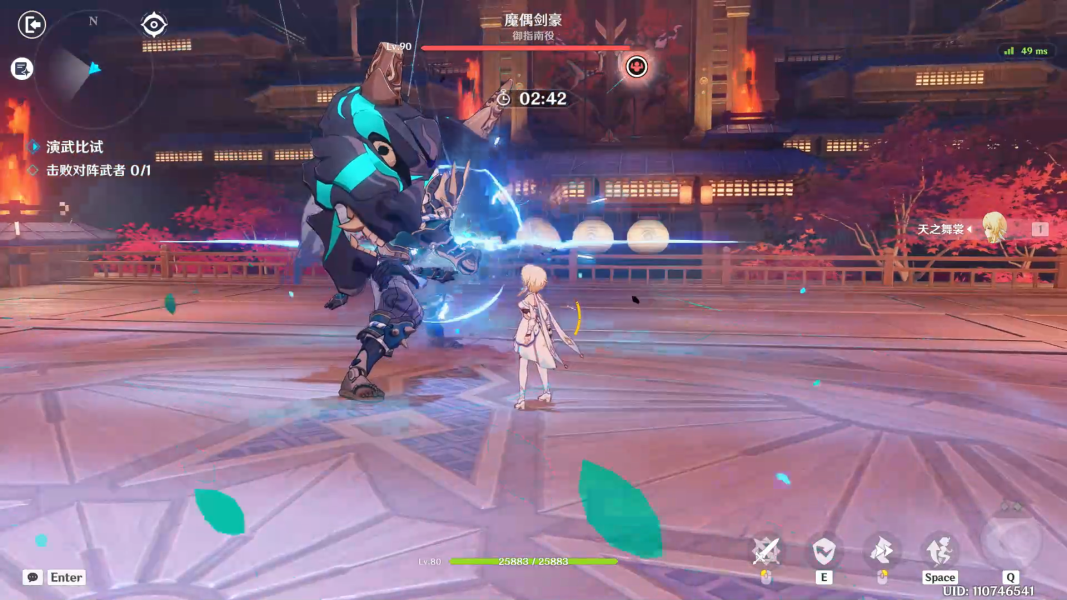Open the chat box icon
This screenshot has width=1067, height=600.
(33, 577)
